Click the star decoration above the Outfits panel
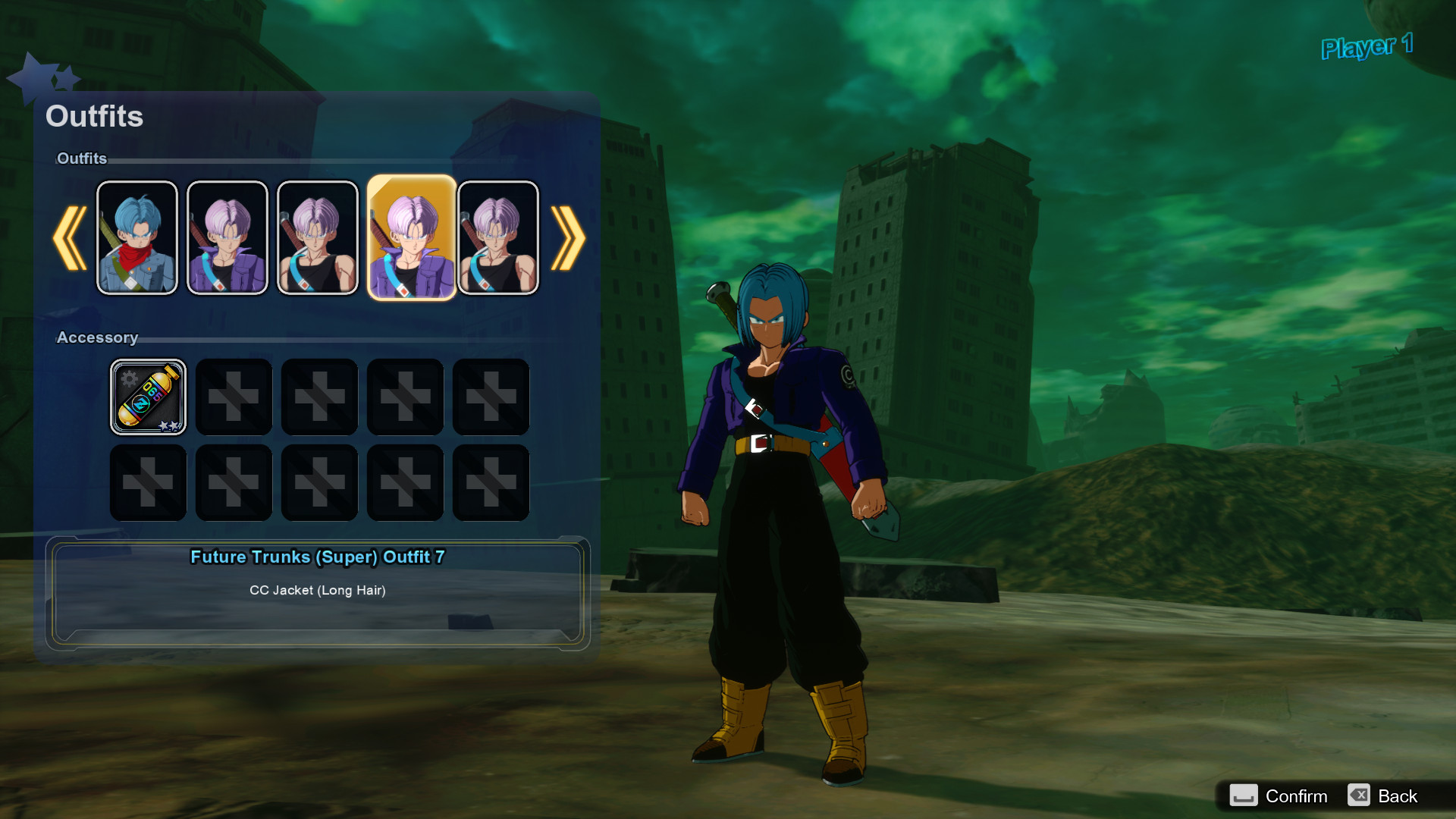 [x=45, y=76]
